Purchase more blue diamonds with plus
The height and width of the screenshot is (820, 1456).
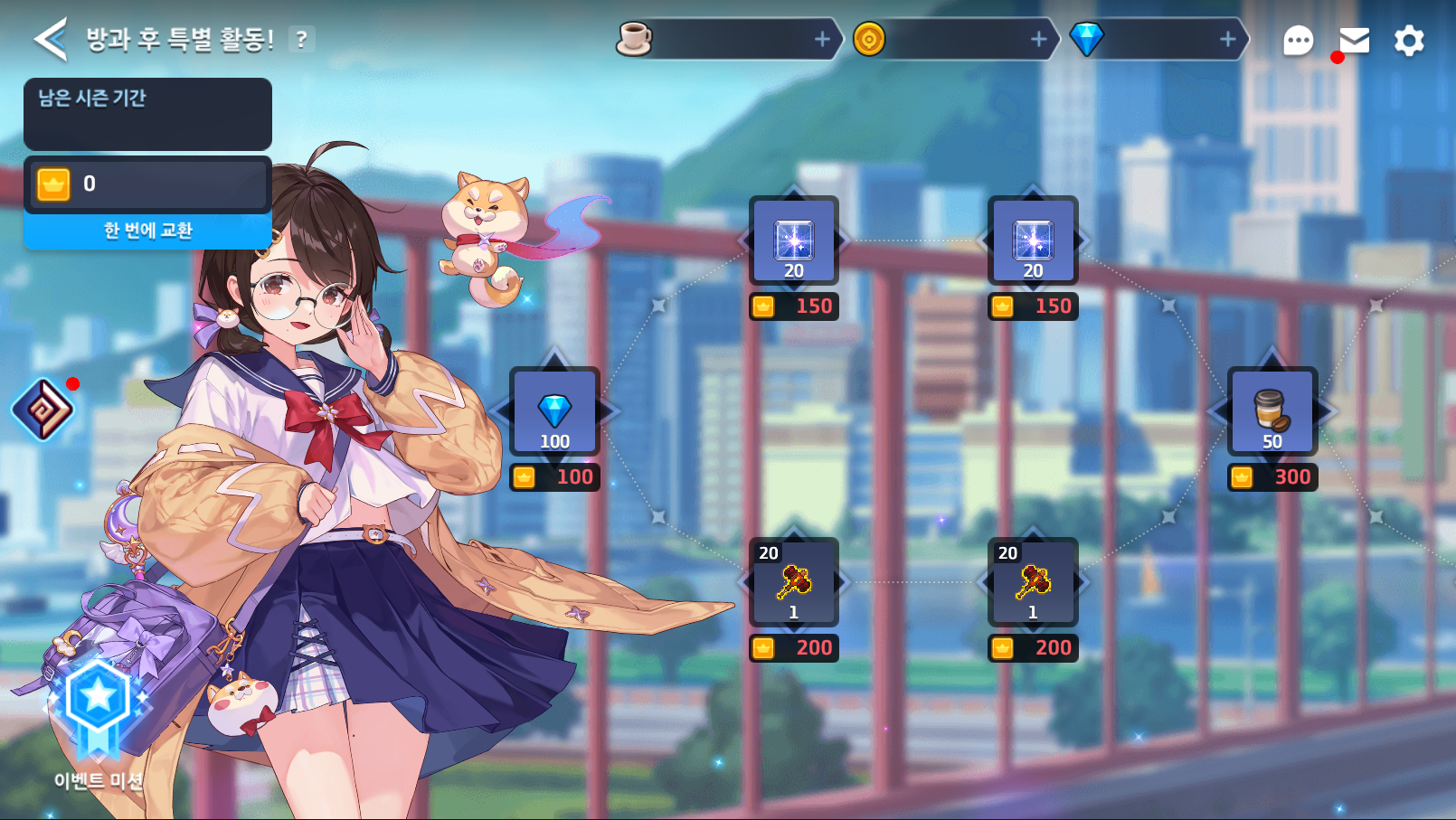click(x=1227, y=39)
